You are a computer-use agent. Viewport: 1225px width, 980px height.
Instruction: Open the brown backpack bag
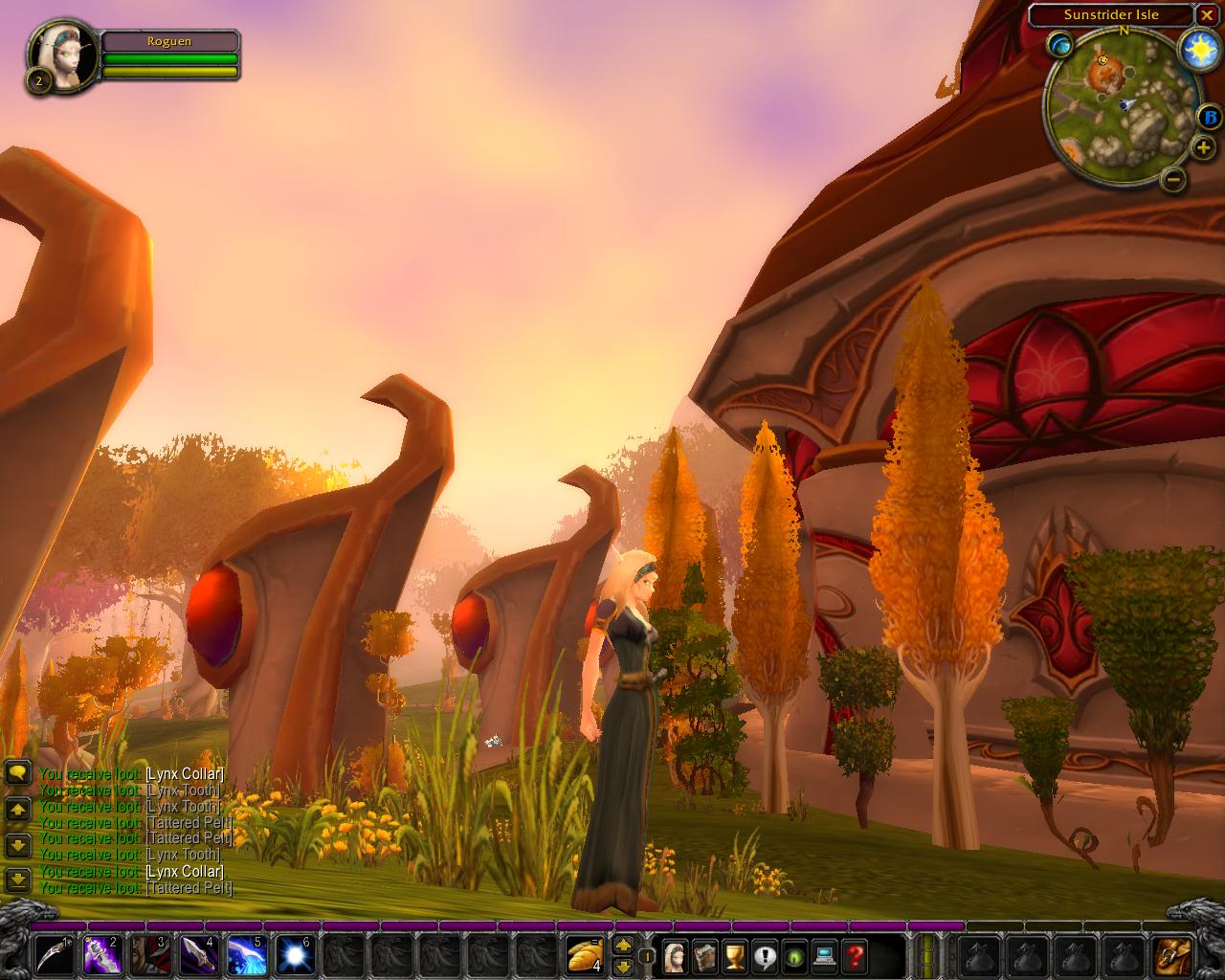coord(1172,955)
